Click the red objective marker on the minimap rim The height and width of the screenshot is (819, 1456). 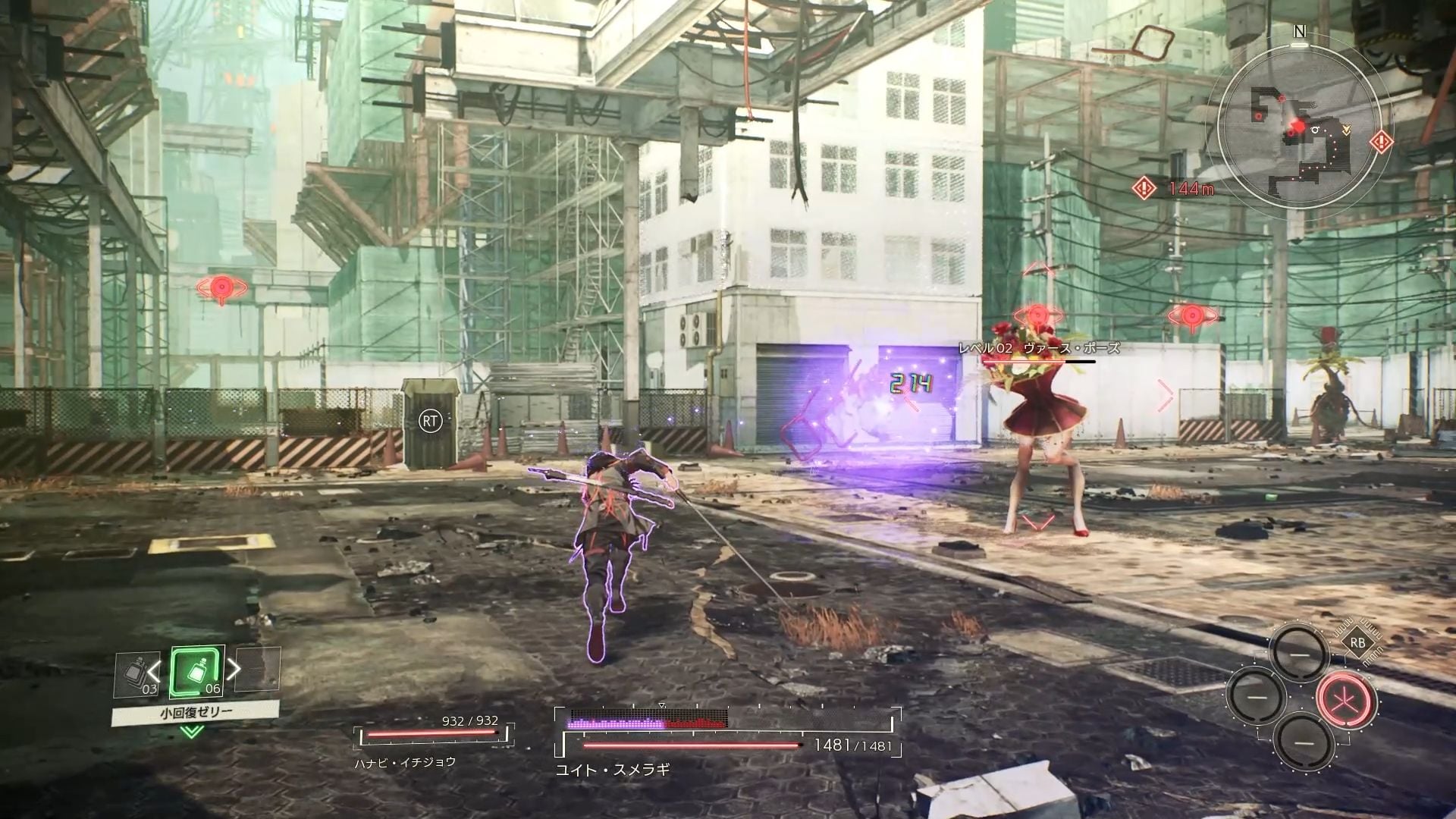tap(1381, 142)
